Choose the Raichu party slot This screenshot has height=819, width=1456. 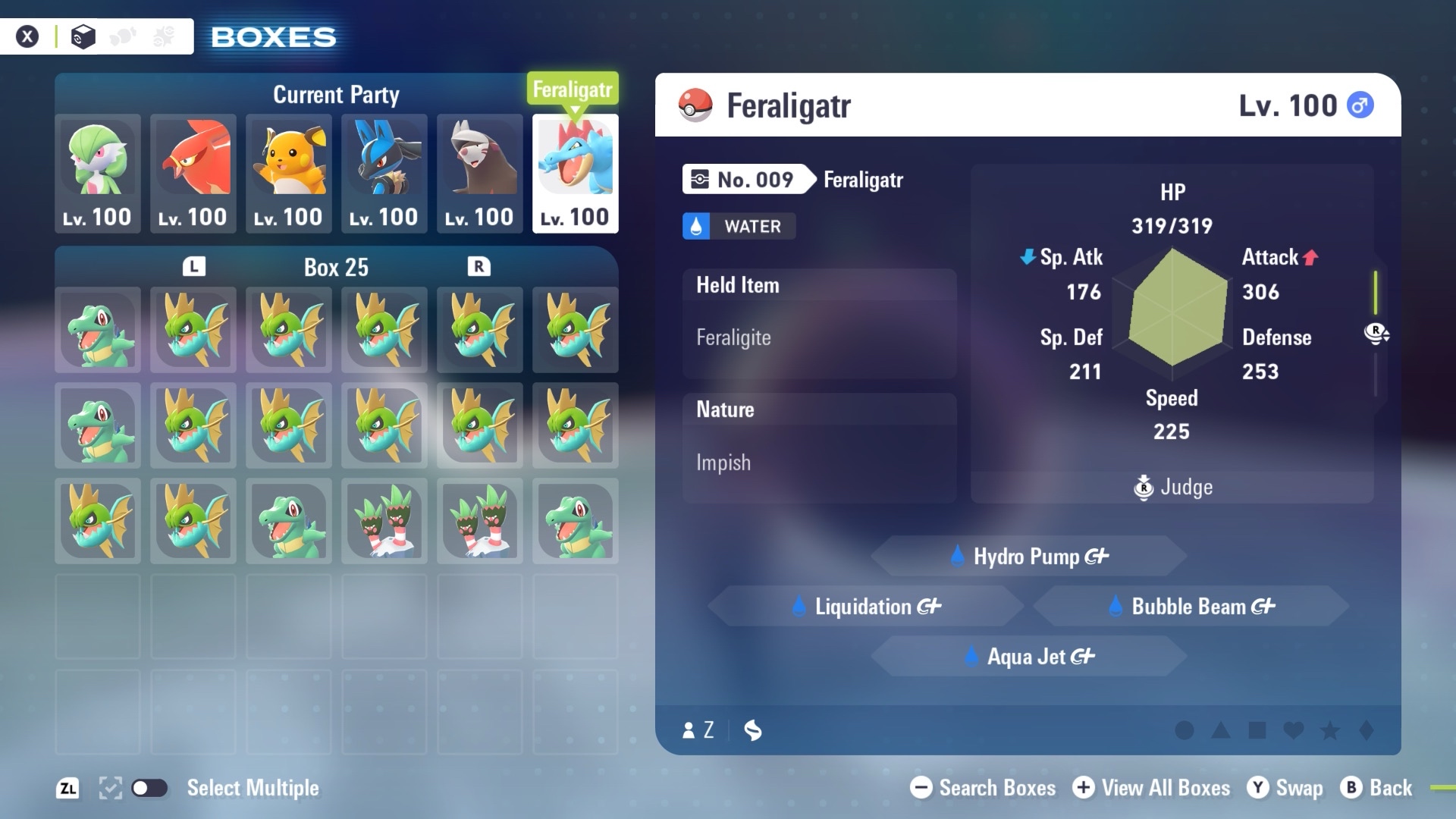coord(289,173)
